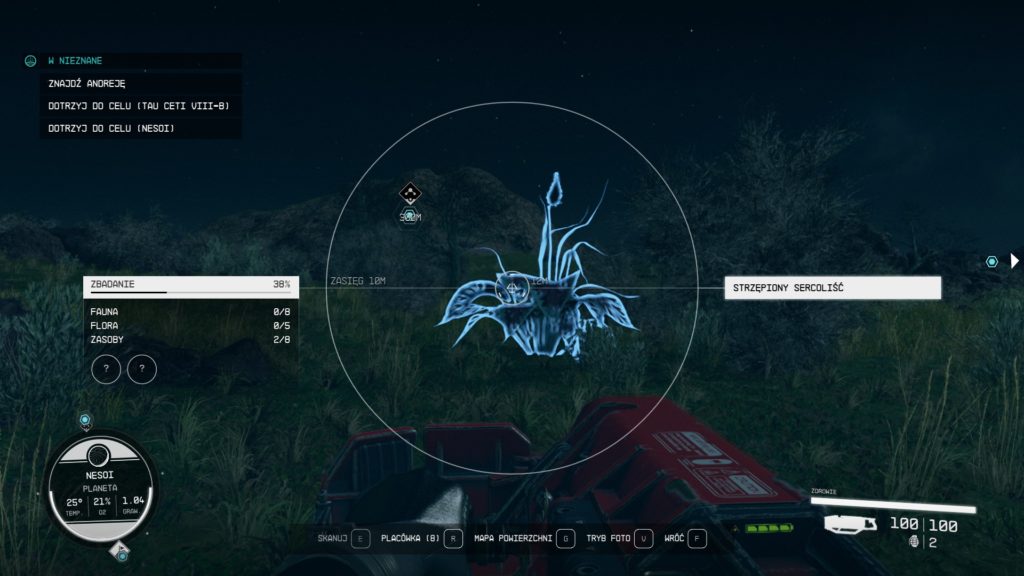Select the Dotrzyj do celu (Nesoi) objective
This screenshot has height=576, width=1024.
111,127
